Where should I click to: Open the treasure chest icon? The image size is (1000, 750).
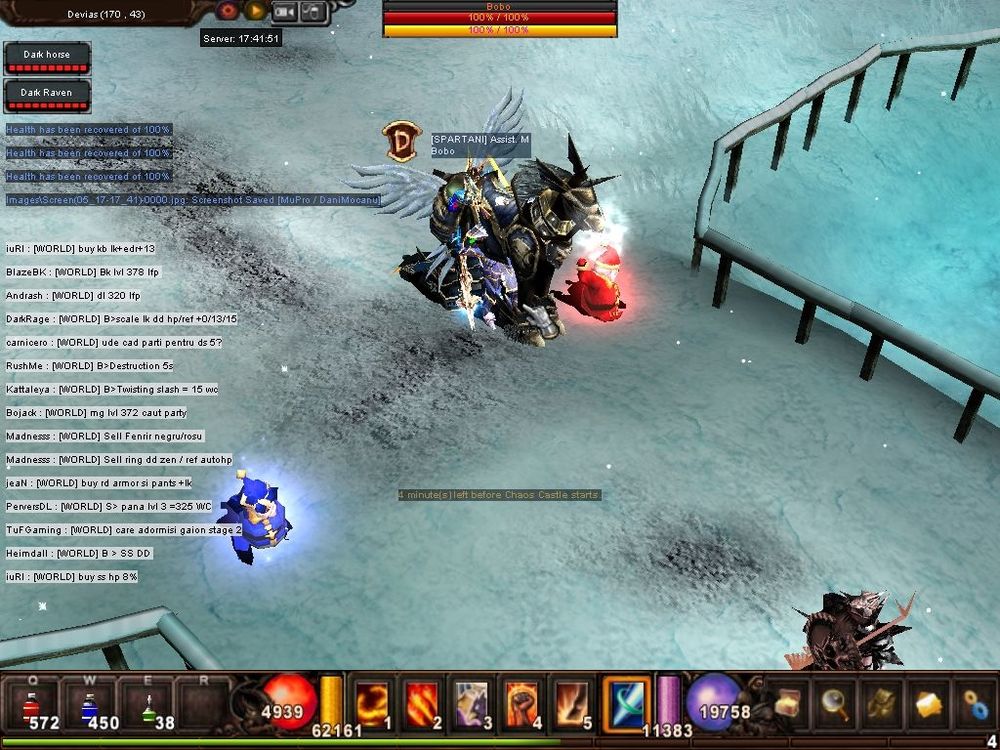click(787, 703)
